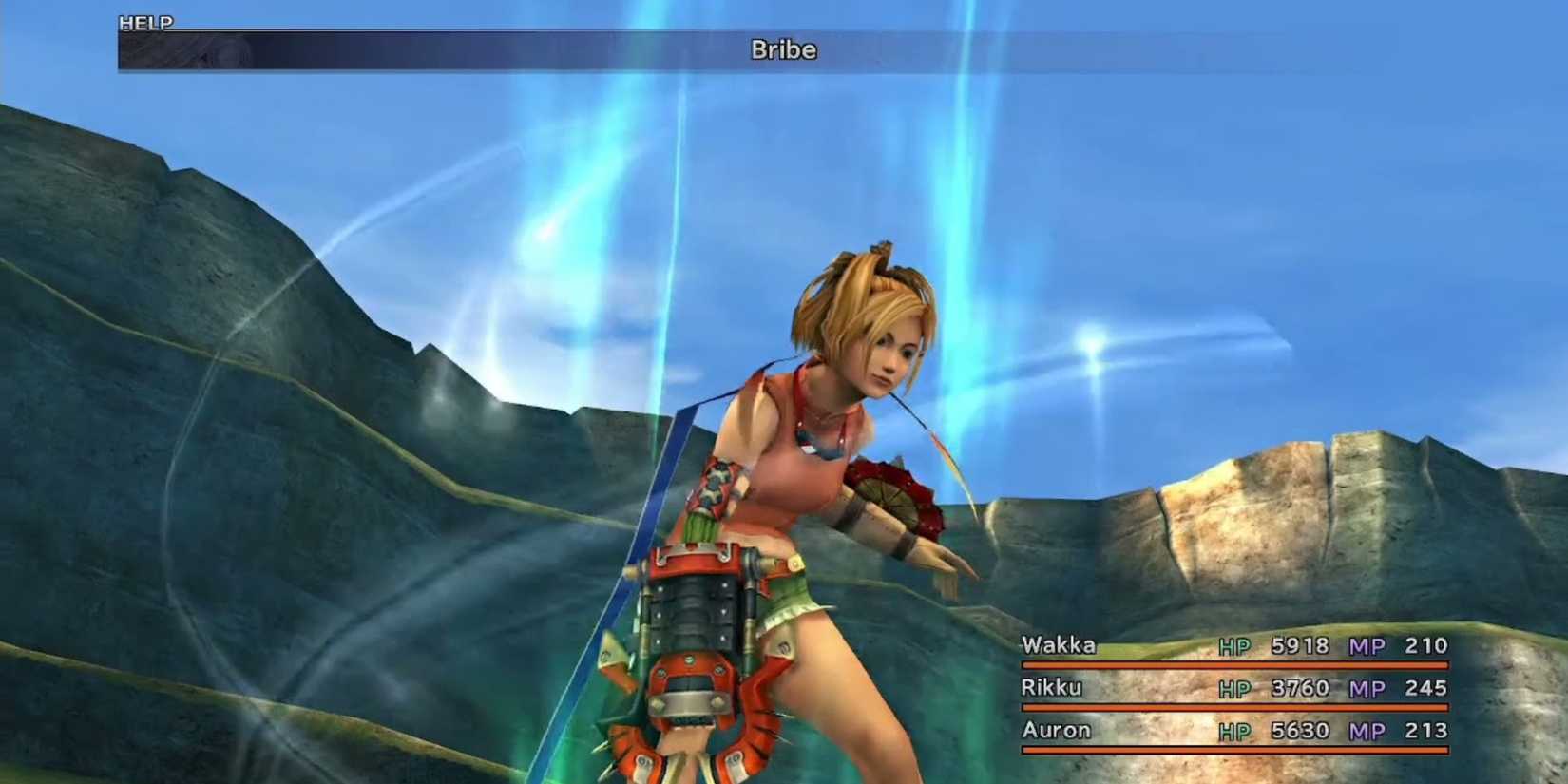This screenshot has height=784, width=1568.
Task: Click the purple MP label in Auron's row
Action: (1365, 731)
